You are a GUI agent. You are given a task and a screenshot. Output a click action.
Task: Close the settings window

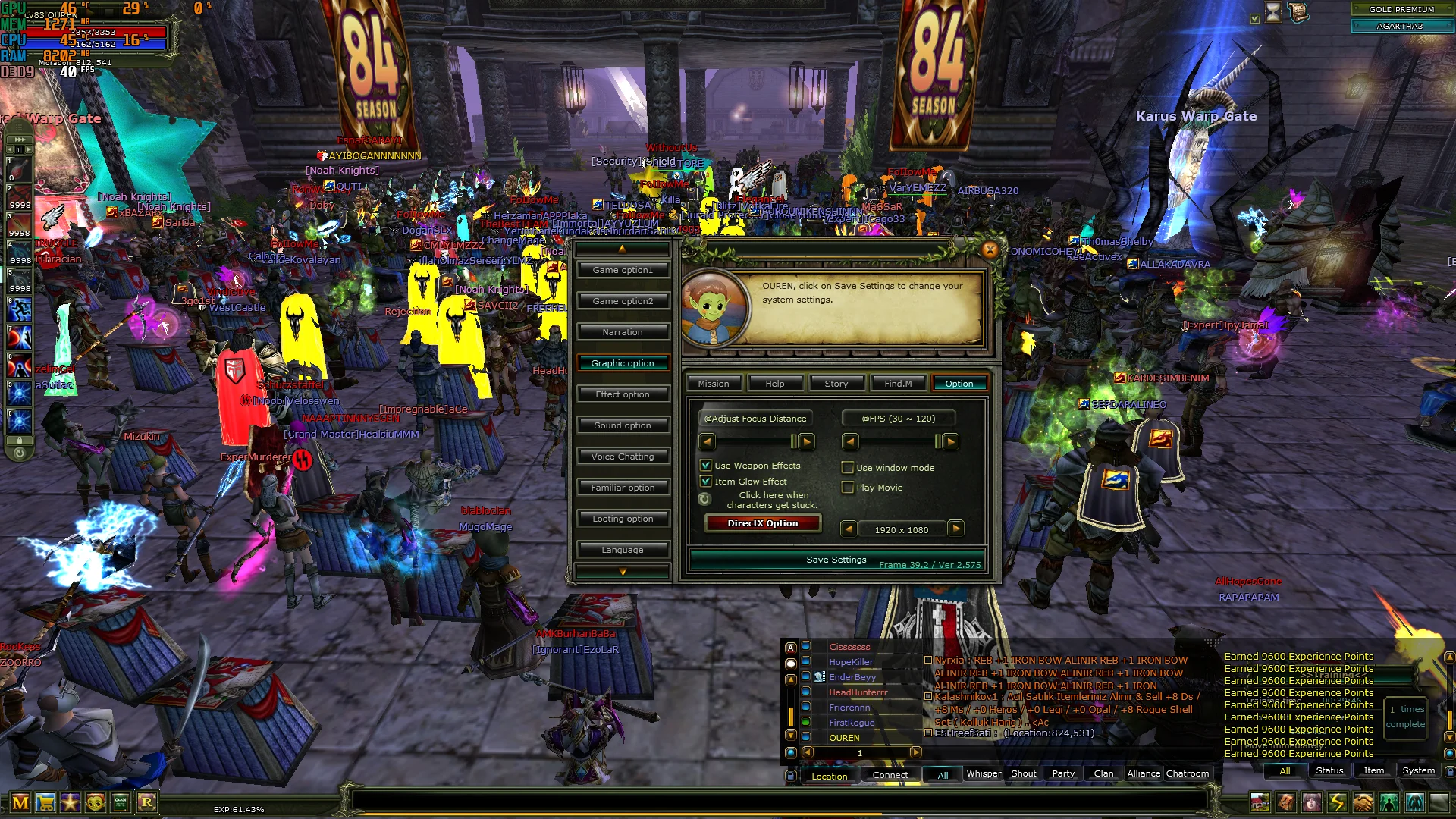point(990,249)
